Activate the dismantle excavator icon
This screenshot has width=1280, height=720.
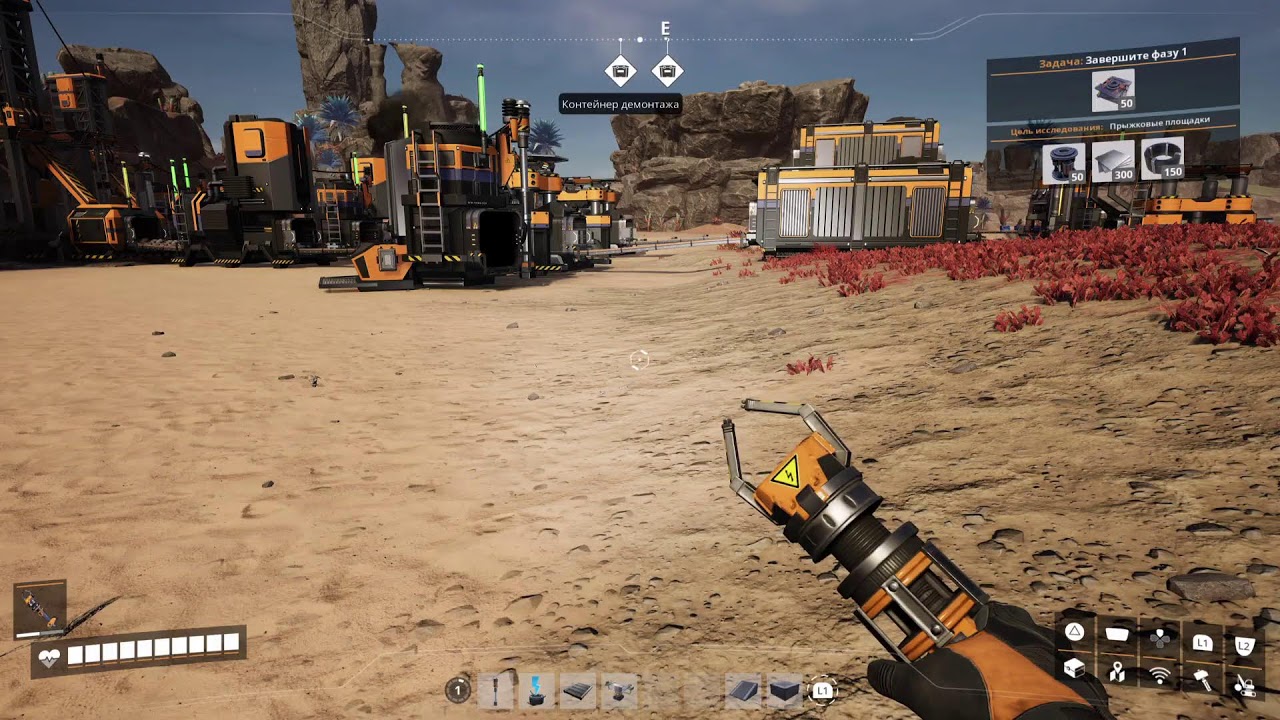click(1244, 684)
